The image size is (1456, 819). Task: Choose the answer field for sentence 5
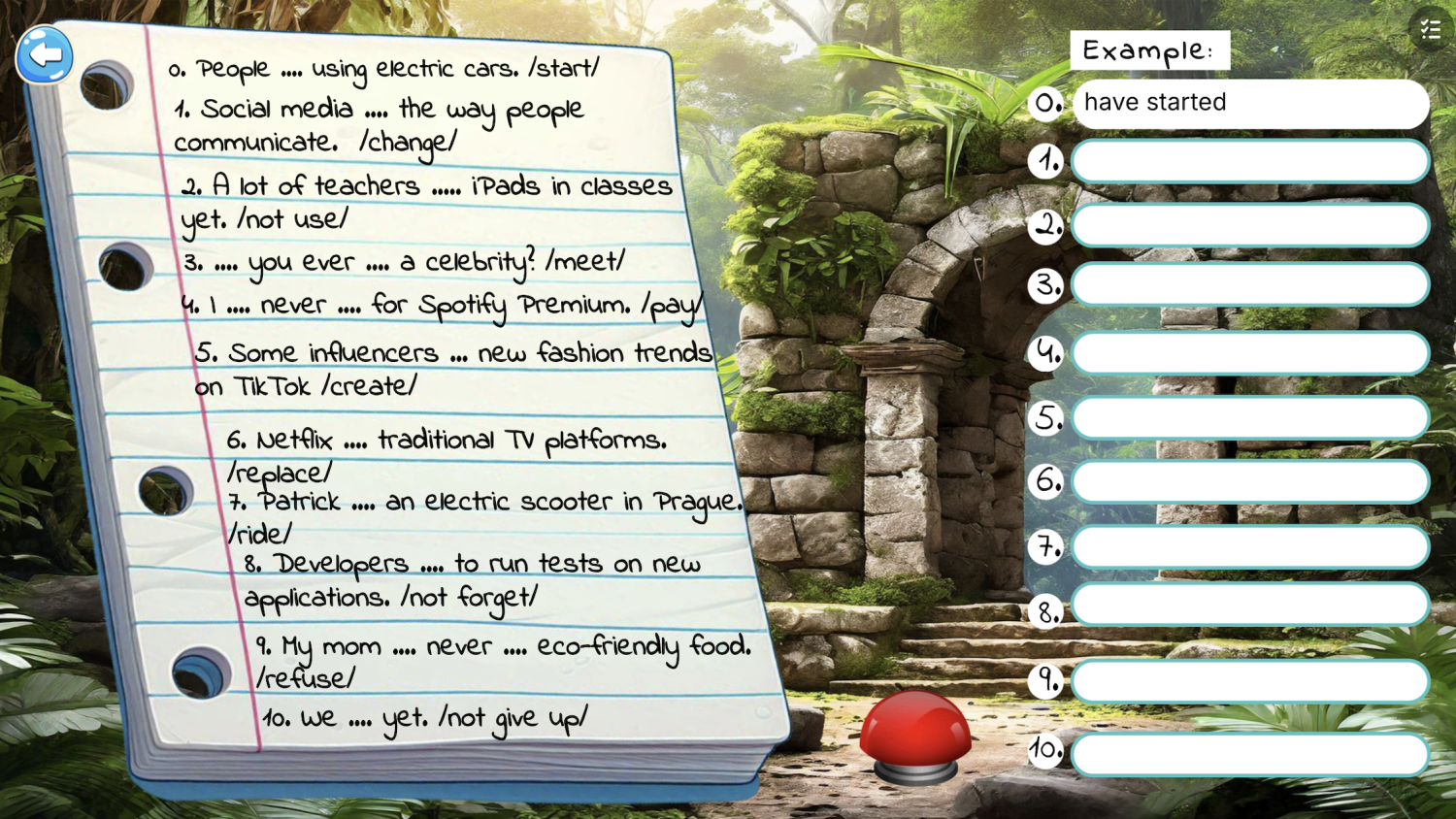(1250, 418)
